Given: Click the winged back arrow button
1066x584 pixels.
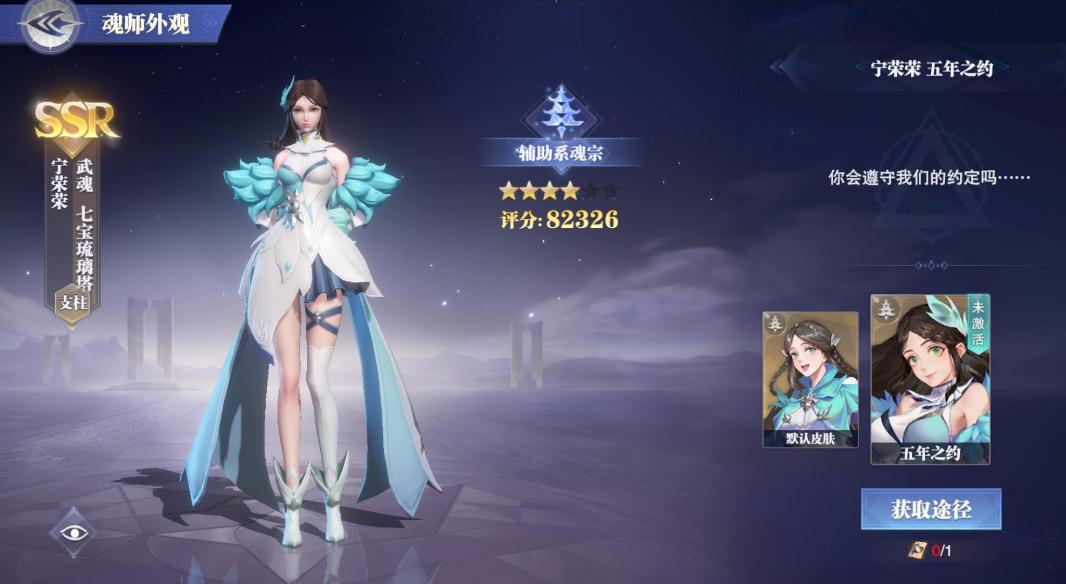Looking at the screenshot, I should [49, 24].
